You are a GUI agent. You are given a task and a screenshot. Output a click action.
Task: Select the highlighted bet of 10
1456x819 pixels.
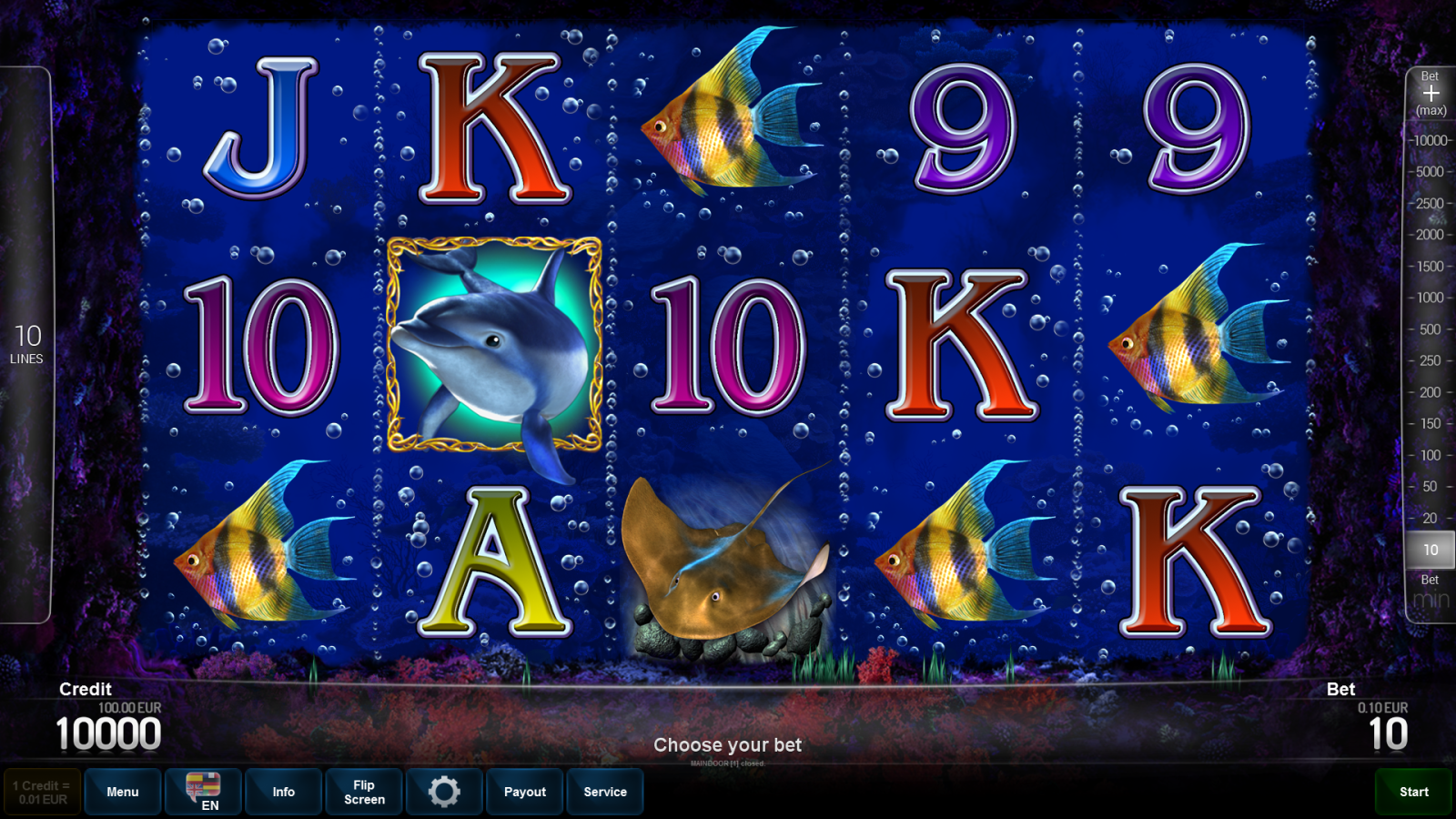pyautogui.click(x=1431, y=550)
